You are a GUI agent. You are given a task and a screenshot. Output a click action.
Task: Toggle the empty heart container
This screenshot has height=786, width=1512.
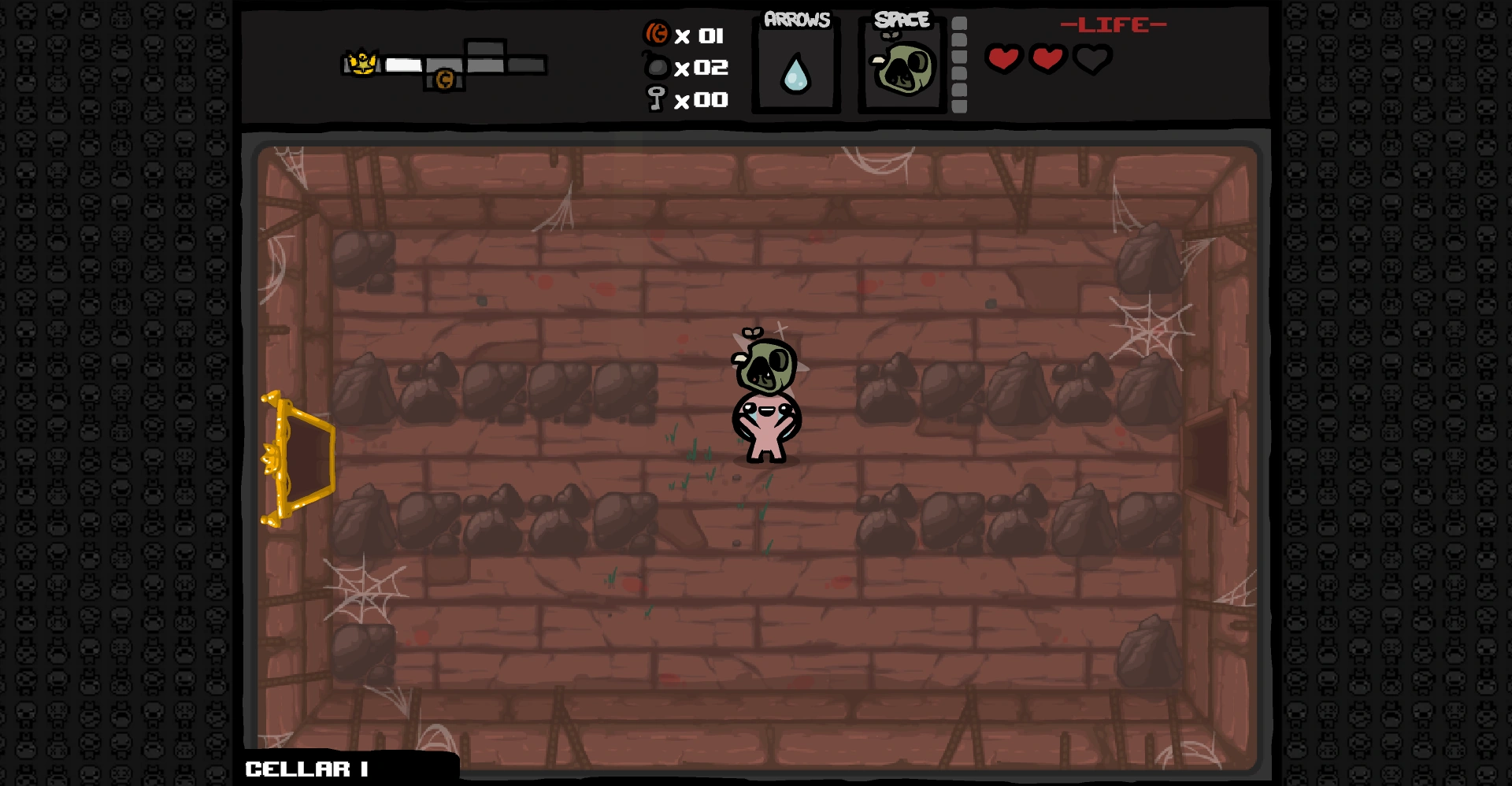pyautogui.click(x=1091, y=58)
